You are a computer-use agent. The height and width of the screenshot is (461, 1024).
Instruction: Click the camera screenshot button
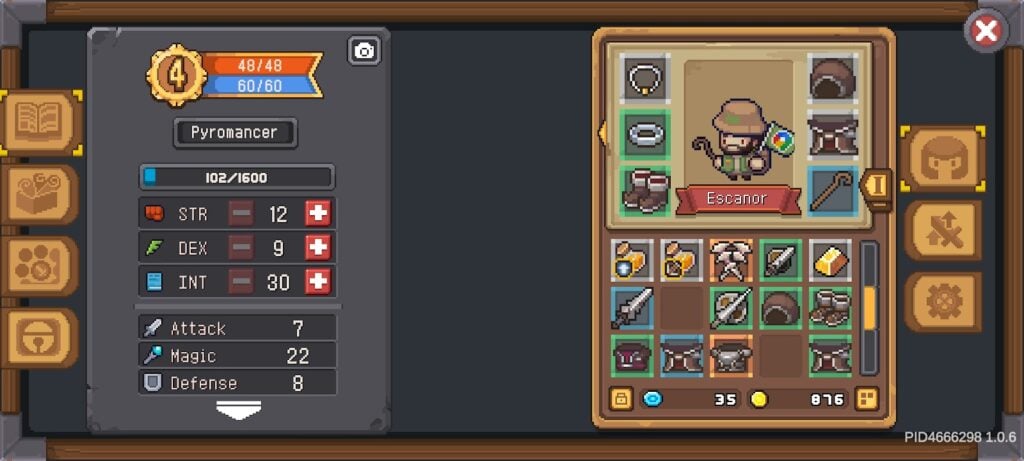click(364, 51)
